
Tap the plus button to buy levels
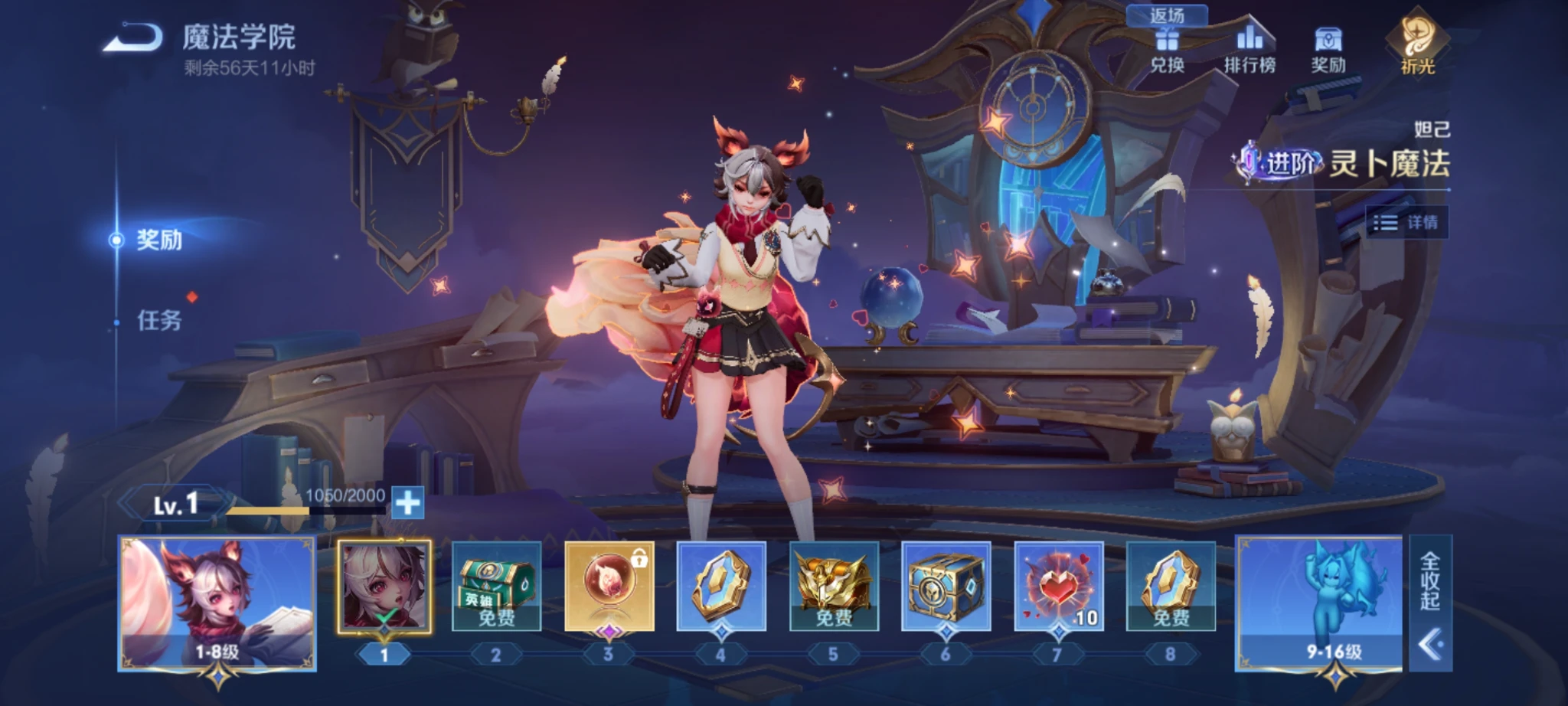(407, 503)
